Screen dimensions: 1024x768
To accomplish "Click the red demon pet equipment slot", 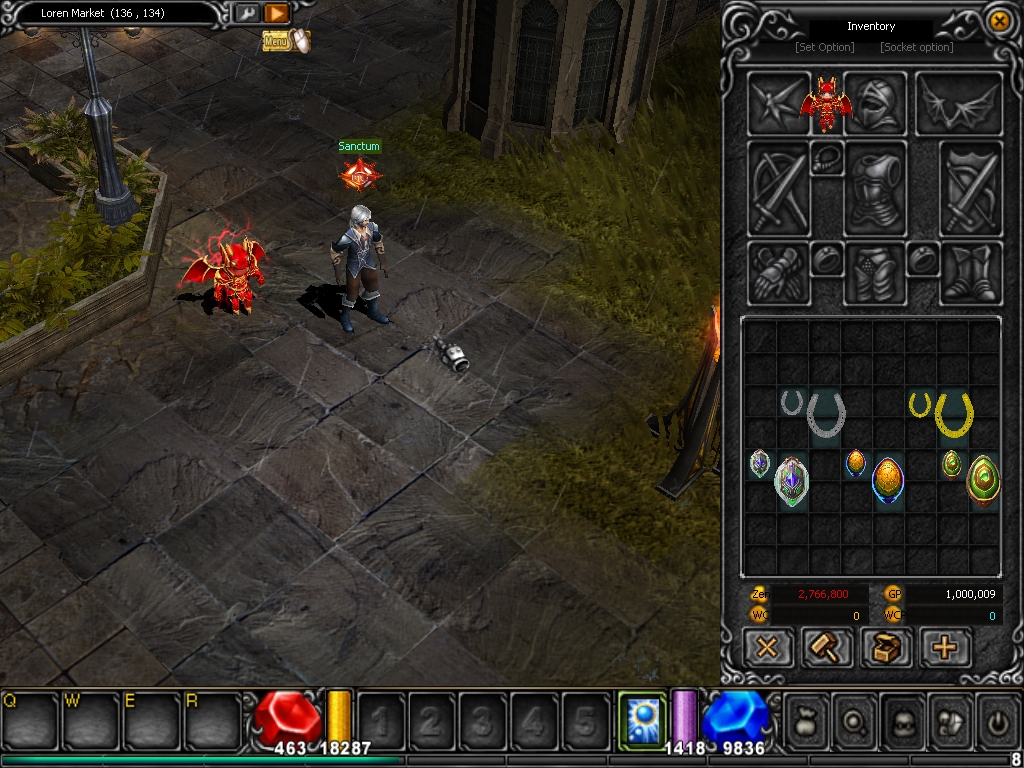I will point(825,103).
